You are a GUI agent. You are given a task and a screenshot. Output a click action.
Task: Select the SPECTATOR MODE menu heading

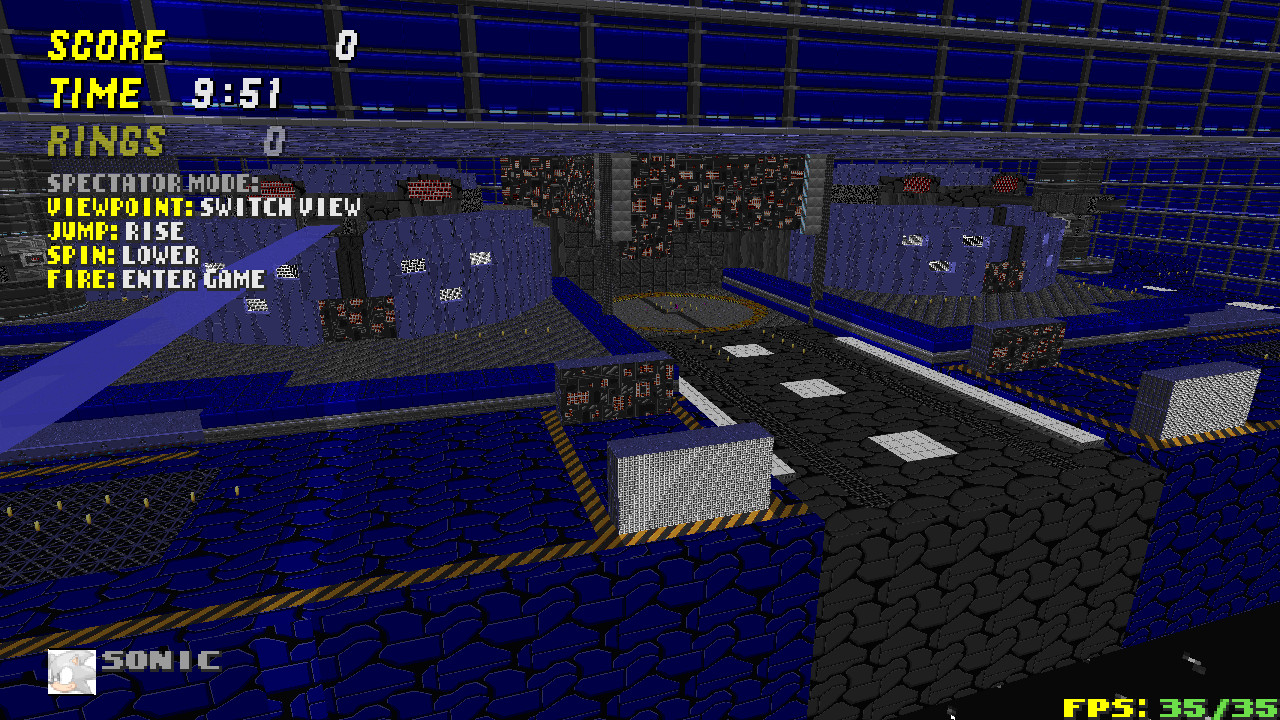click(150, 184)
